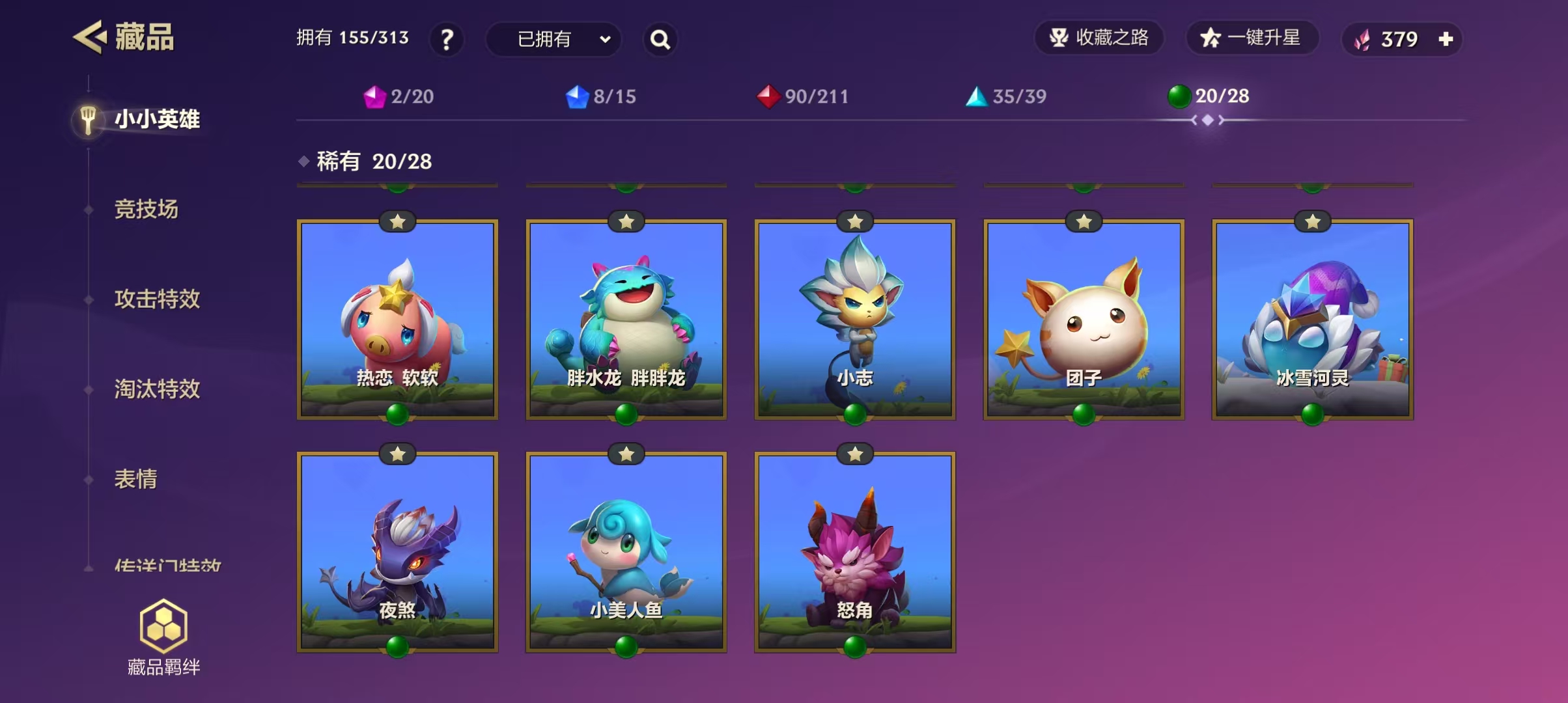Viewport: 1568px width, 703px height.
Task: Expand the 已拥有 filter dropdown
Action: [x=553, y=40]
